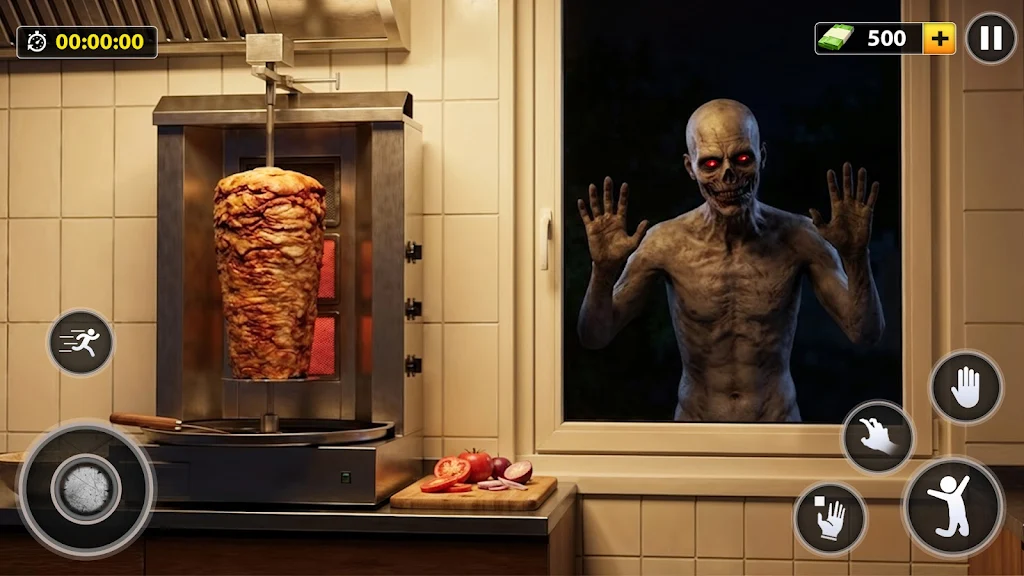Tap the hand-with-square pickup button
Screen dimensions: 1024x576
(830, 517)
